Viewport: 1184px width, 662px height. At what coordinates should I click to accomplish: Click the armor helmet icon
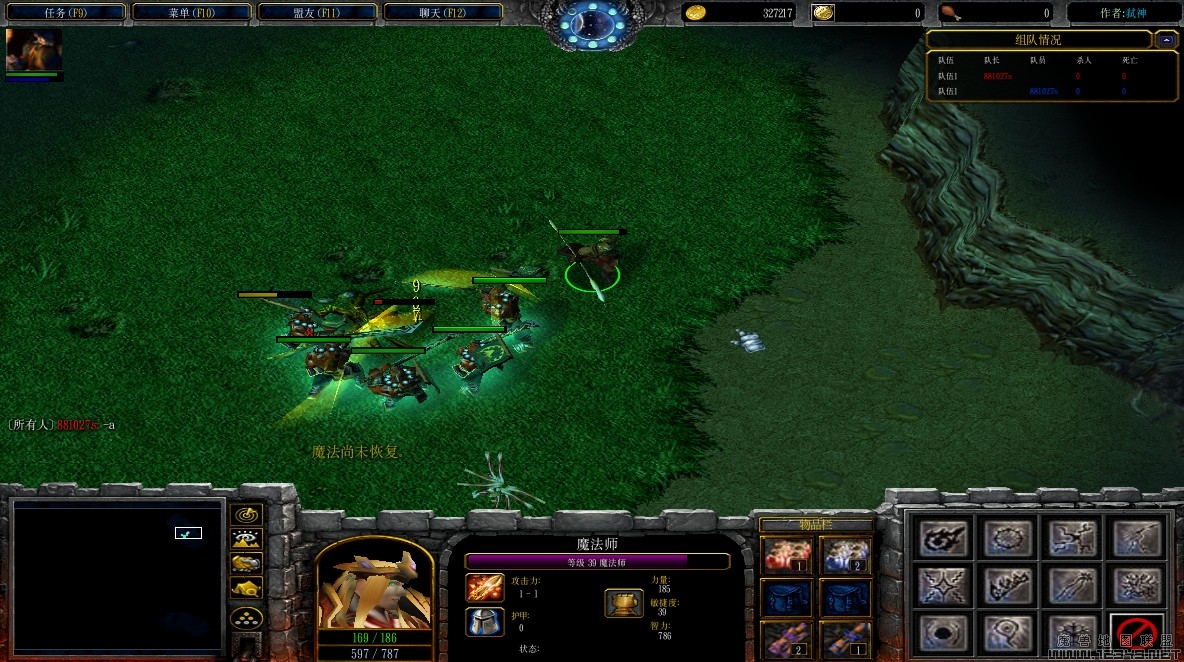point(485,621)
